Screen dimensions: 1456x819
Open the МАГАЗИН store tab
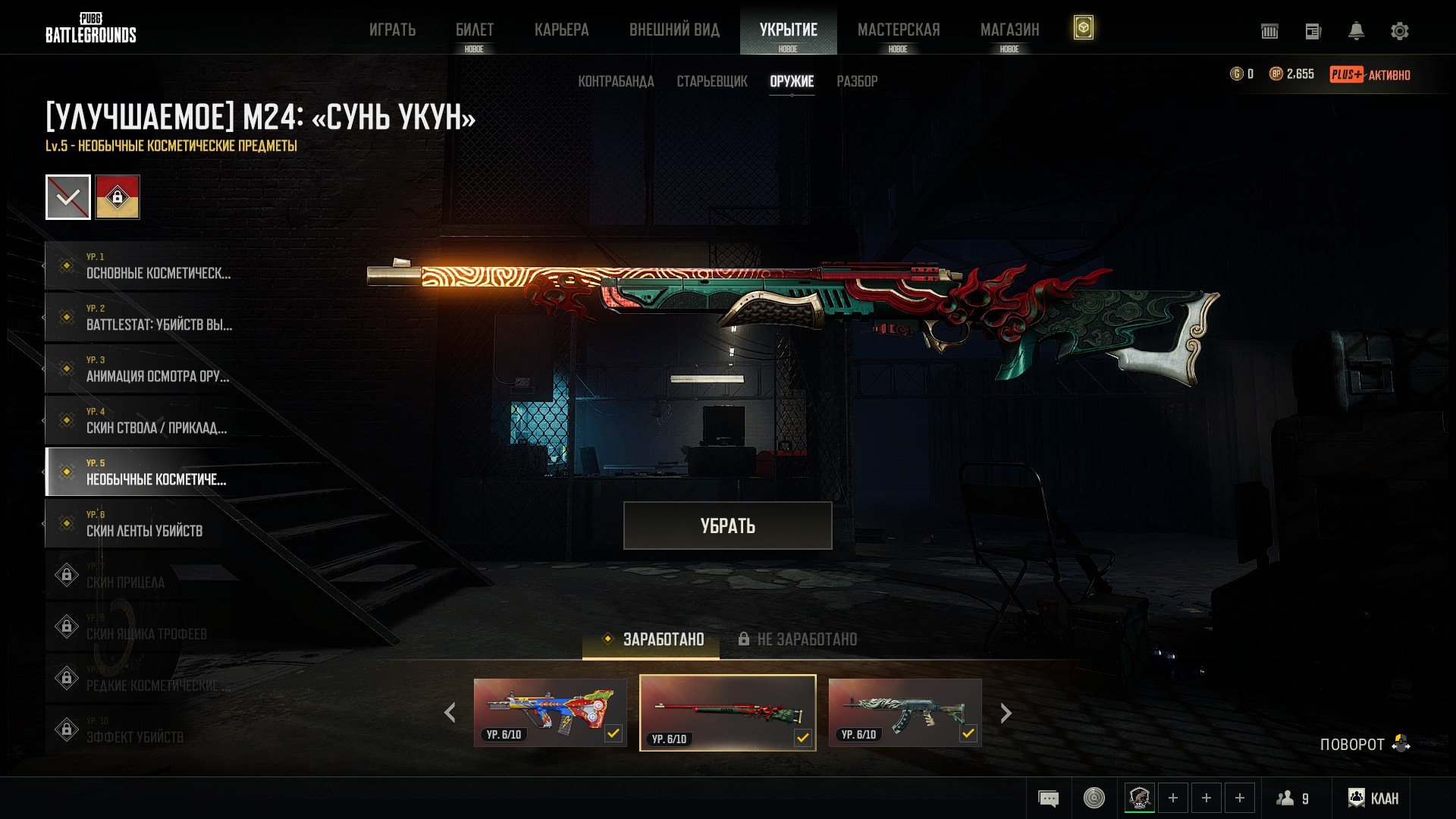click(x=1009, y=30)
